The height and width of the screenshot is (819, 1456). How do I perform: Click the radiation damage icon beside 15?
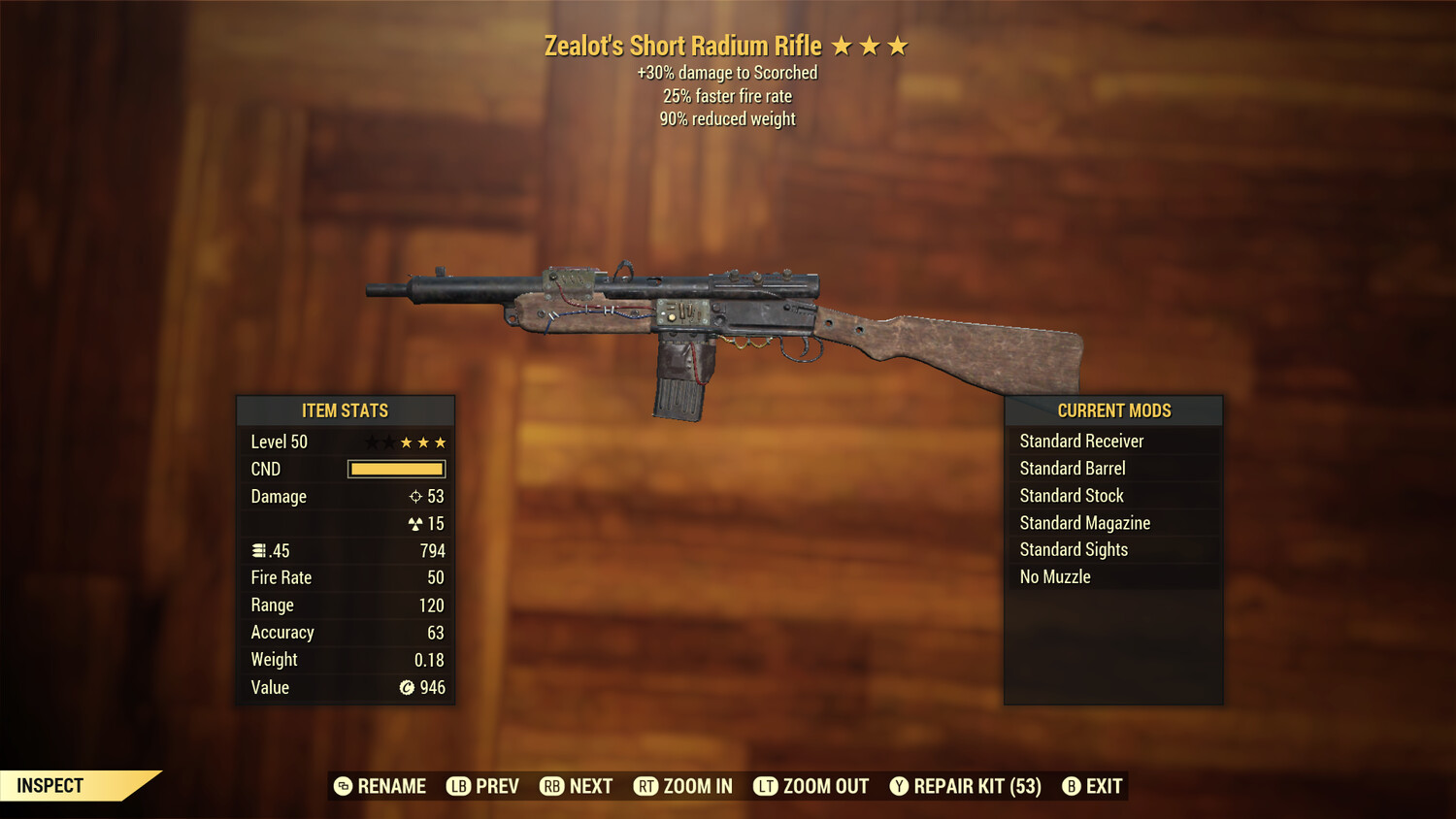[x=414, y=523]
